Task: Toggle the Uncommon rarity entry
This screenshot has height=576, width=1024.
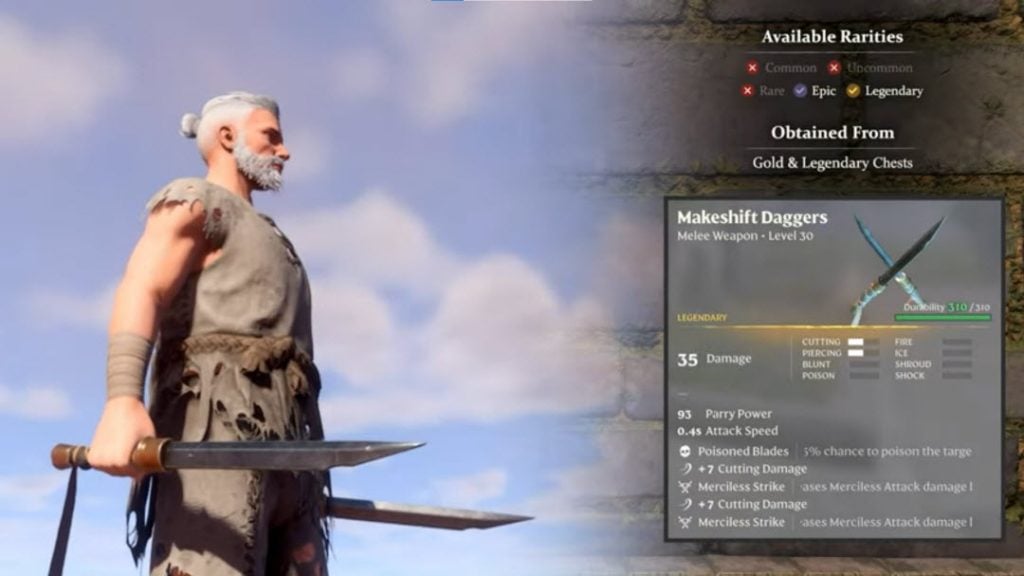Action: (x=870, y=68)
